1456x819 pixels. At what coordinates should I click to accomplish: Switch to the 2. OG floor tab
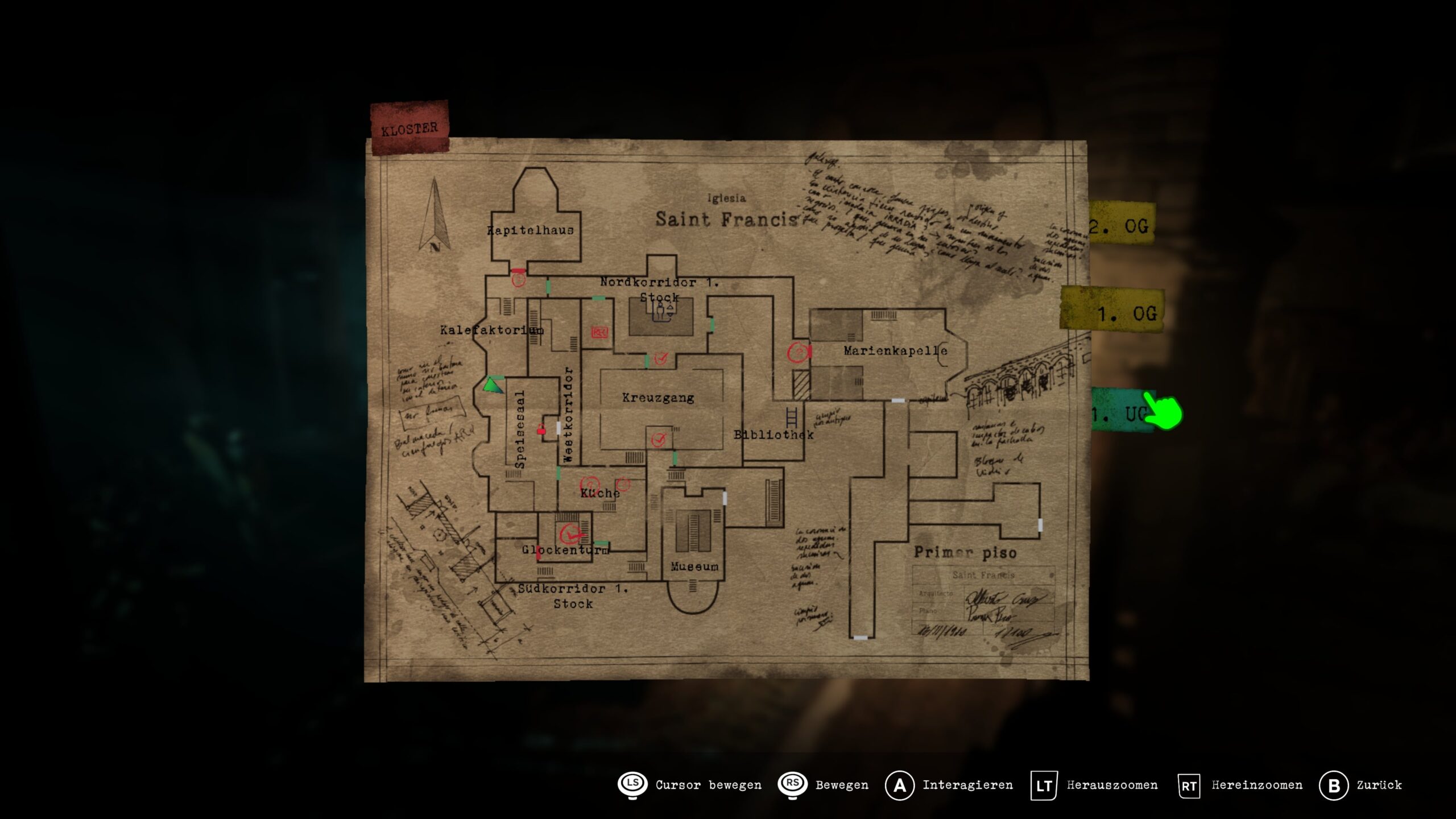click(x=1120, y=225)
